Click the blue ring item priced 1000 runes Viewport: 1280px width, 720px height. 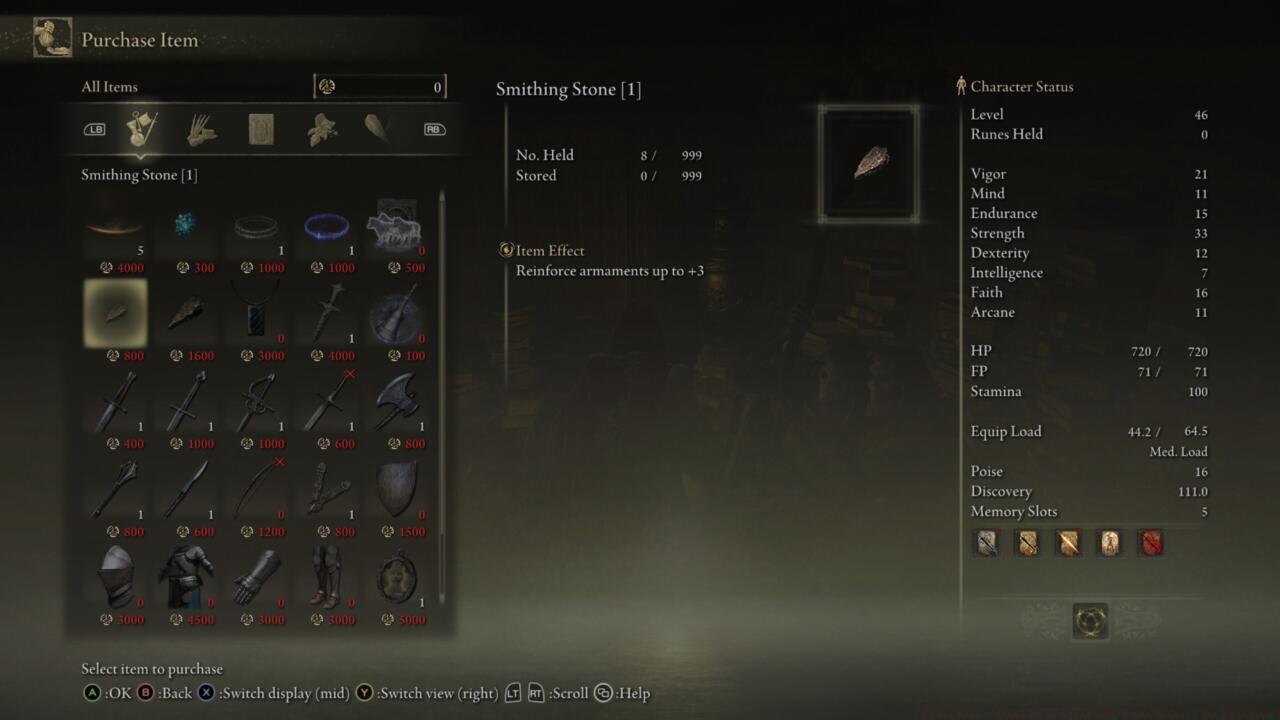click(327, 225)
